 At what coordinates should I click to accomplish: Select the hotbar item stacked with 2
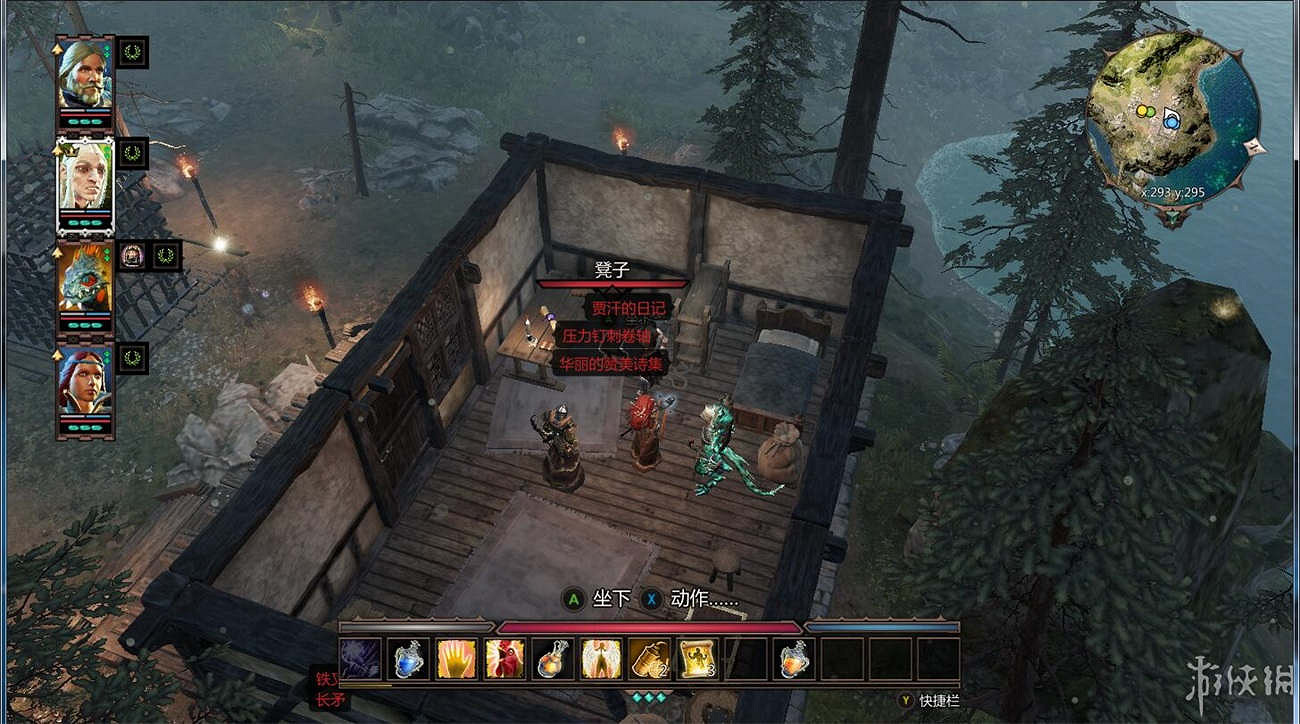coord(649,659)
